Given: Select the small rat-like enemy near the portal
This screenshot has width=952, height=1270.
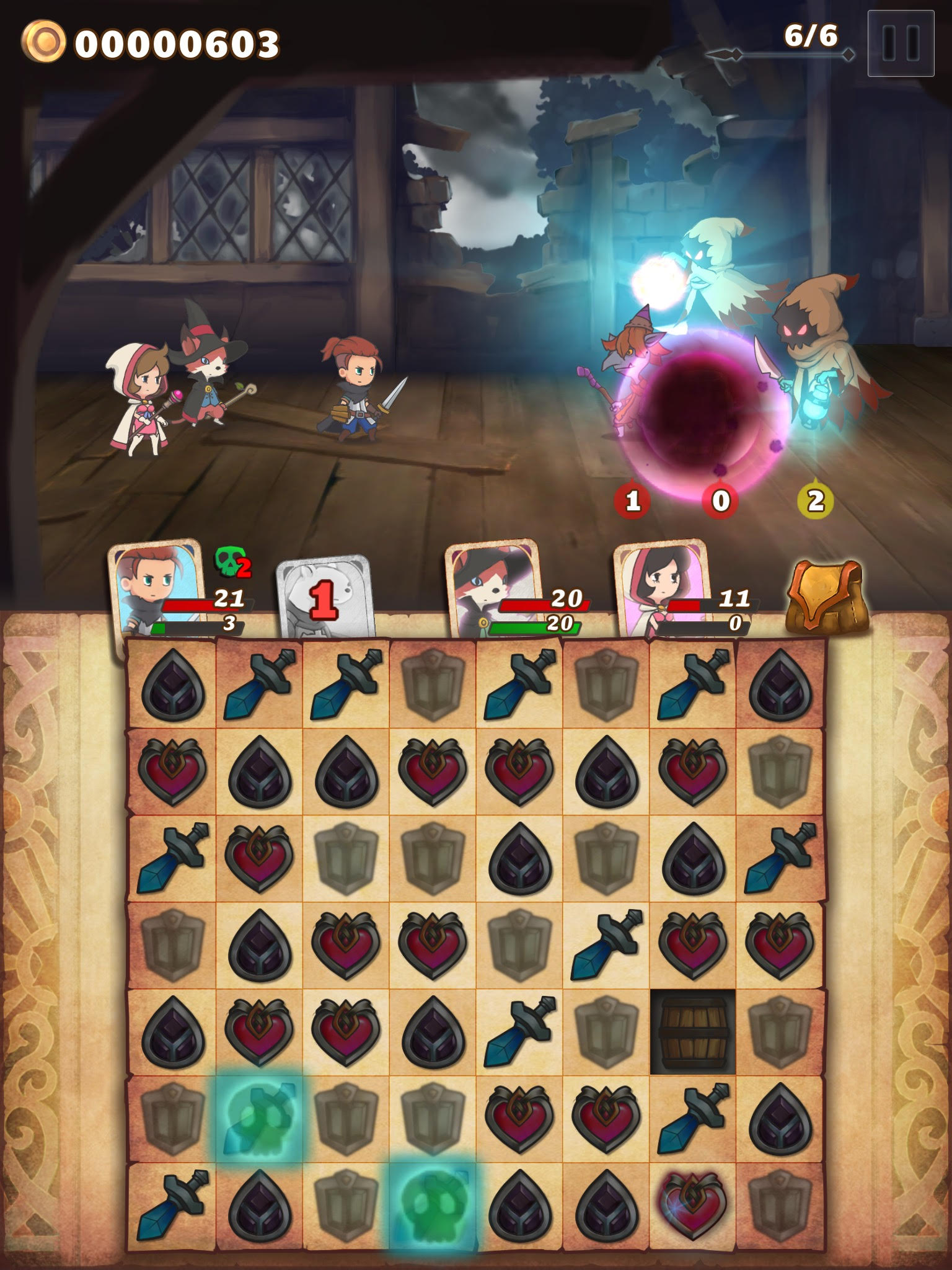Looking at the screenshot, I should (626, 372).
